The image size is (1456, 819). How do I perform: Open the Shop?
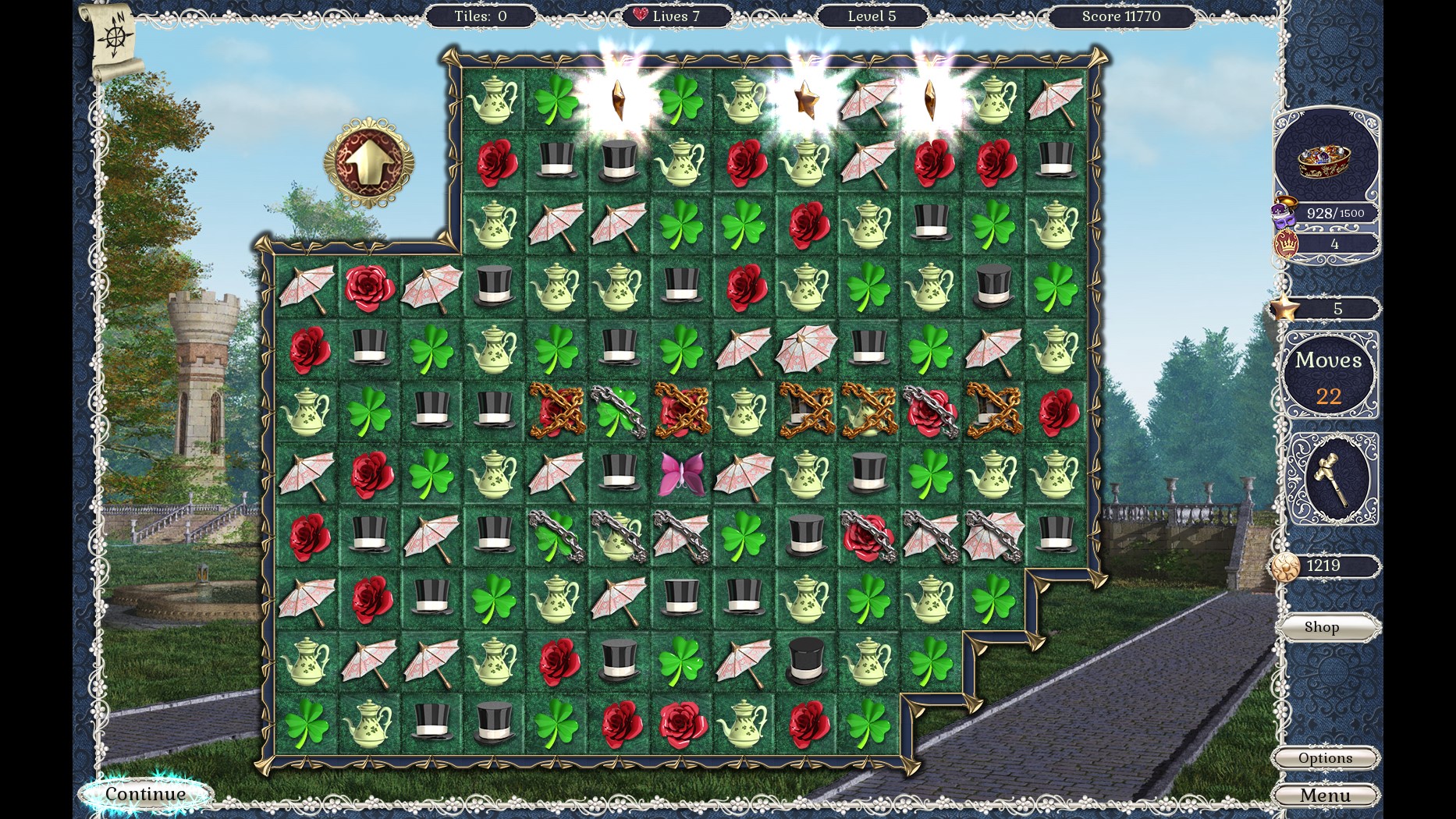coord(1323,626)
